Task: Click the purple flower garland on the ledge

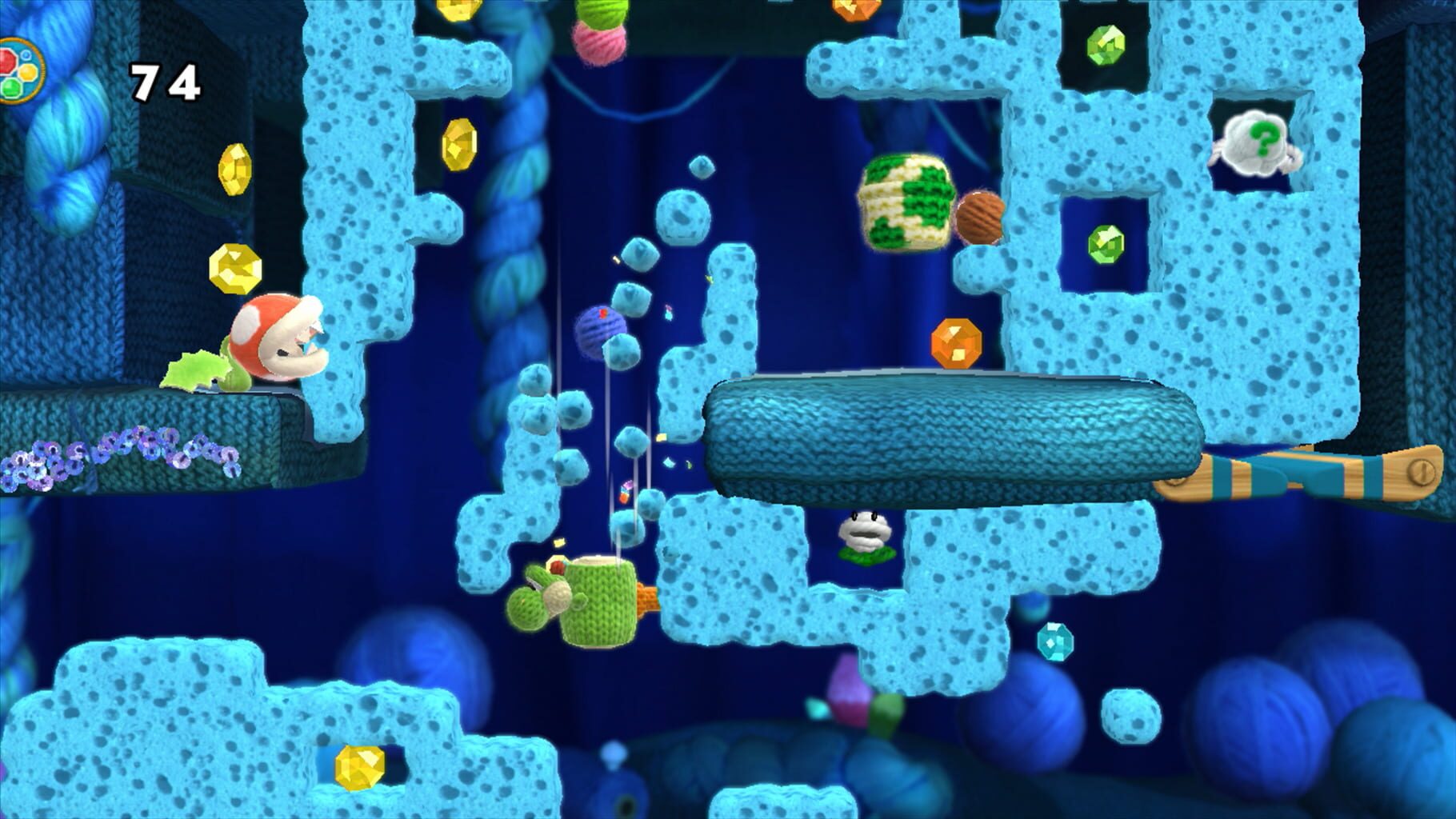Action: (x=128, y=452)
